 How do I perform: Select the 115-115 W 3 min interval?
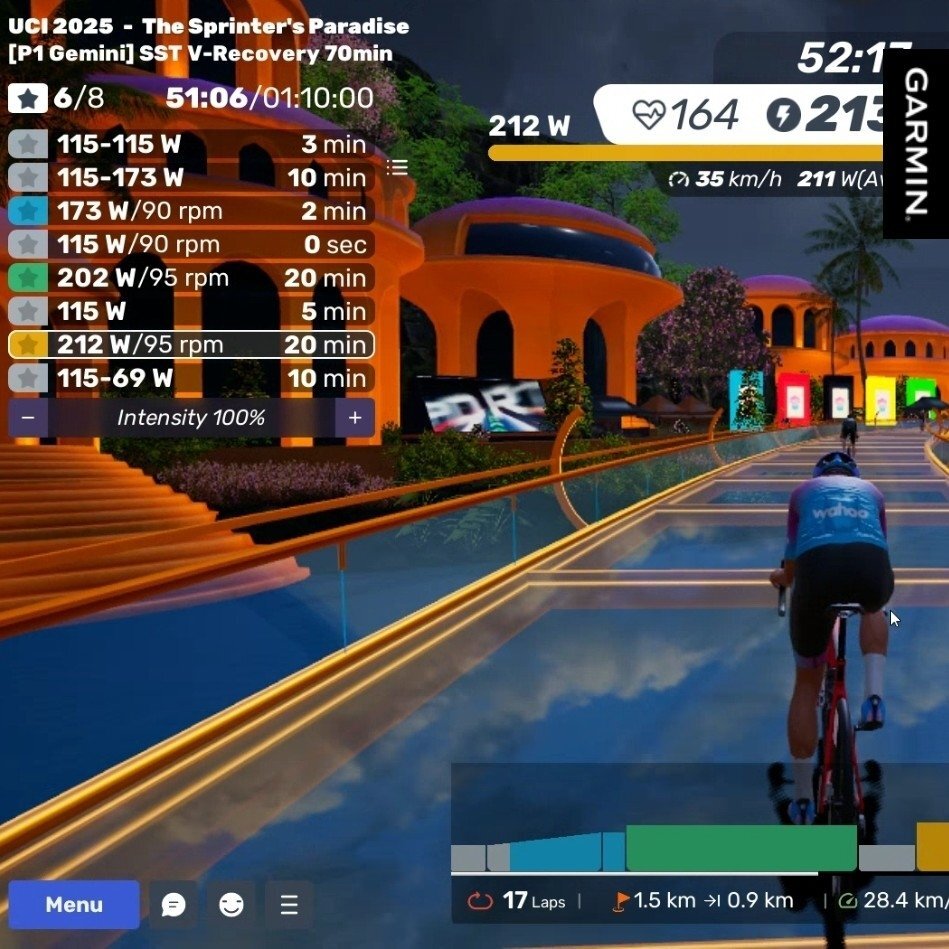[191, 145]
